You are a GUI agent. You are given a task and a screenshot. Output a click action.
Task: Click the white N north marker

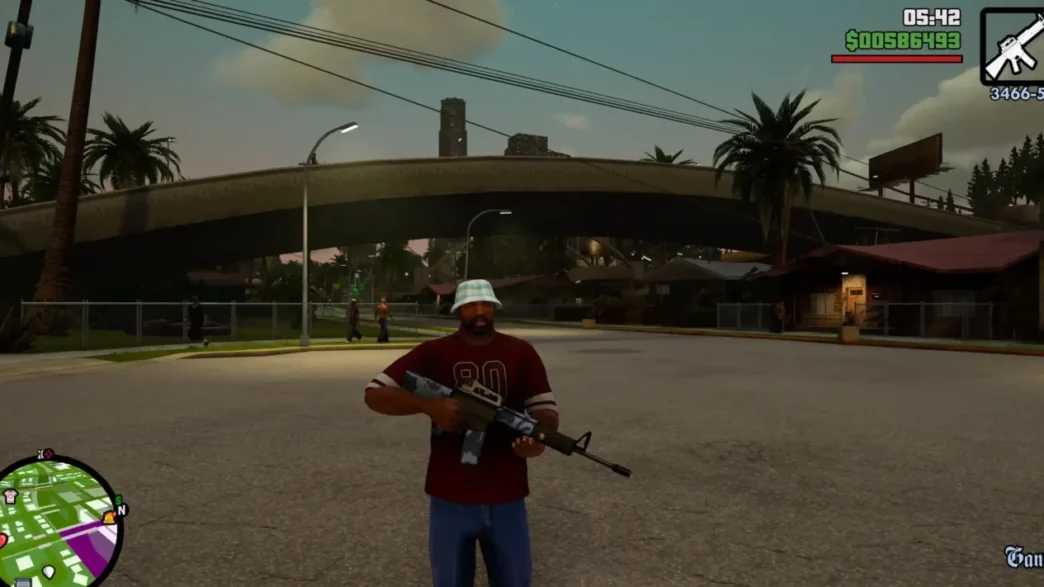[122, 510]
